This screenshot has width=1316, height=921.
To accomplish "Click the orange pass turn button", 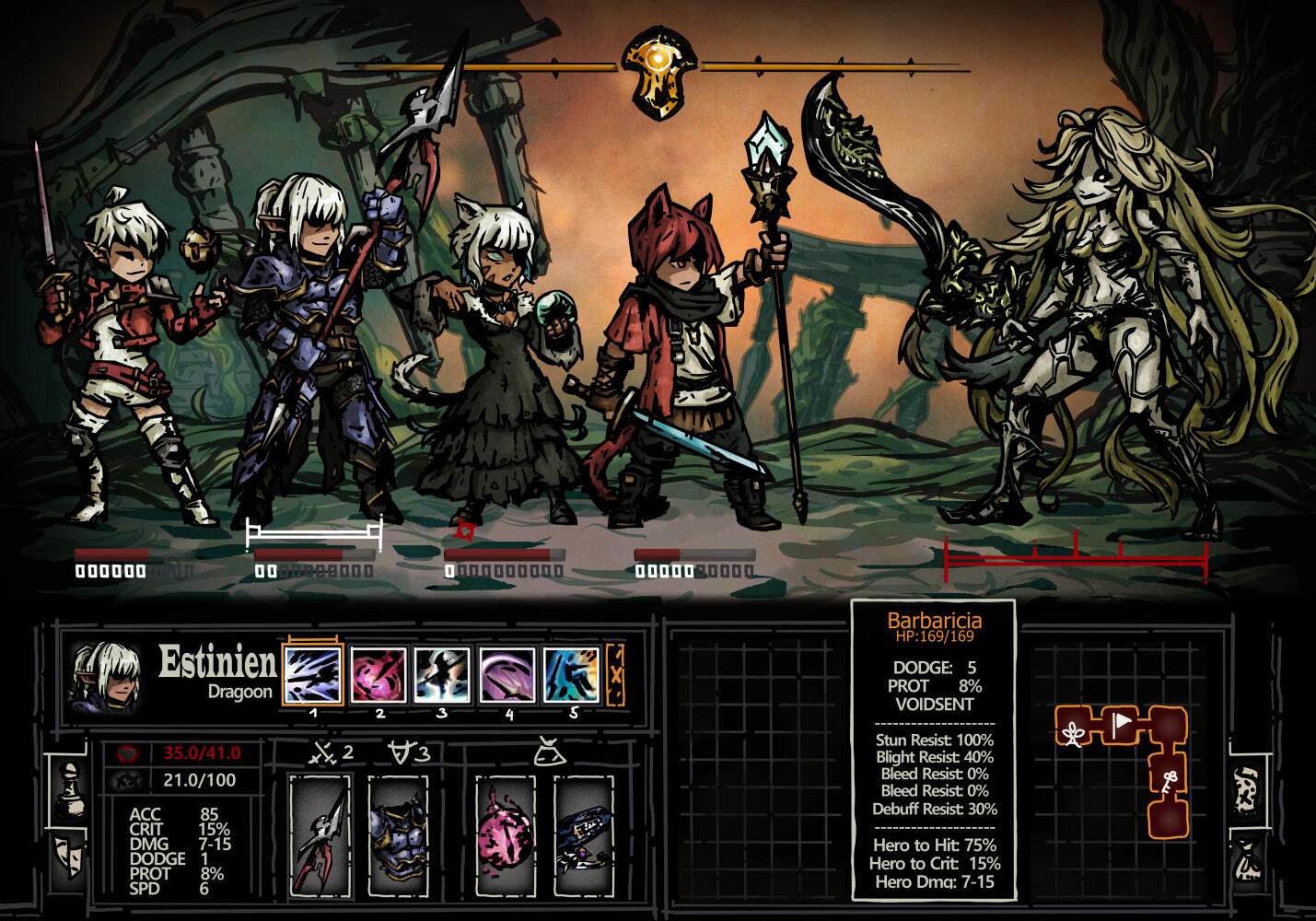I will click(615, 675).
